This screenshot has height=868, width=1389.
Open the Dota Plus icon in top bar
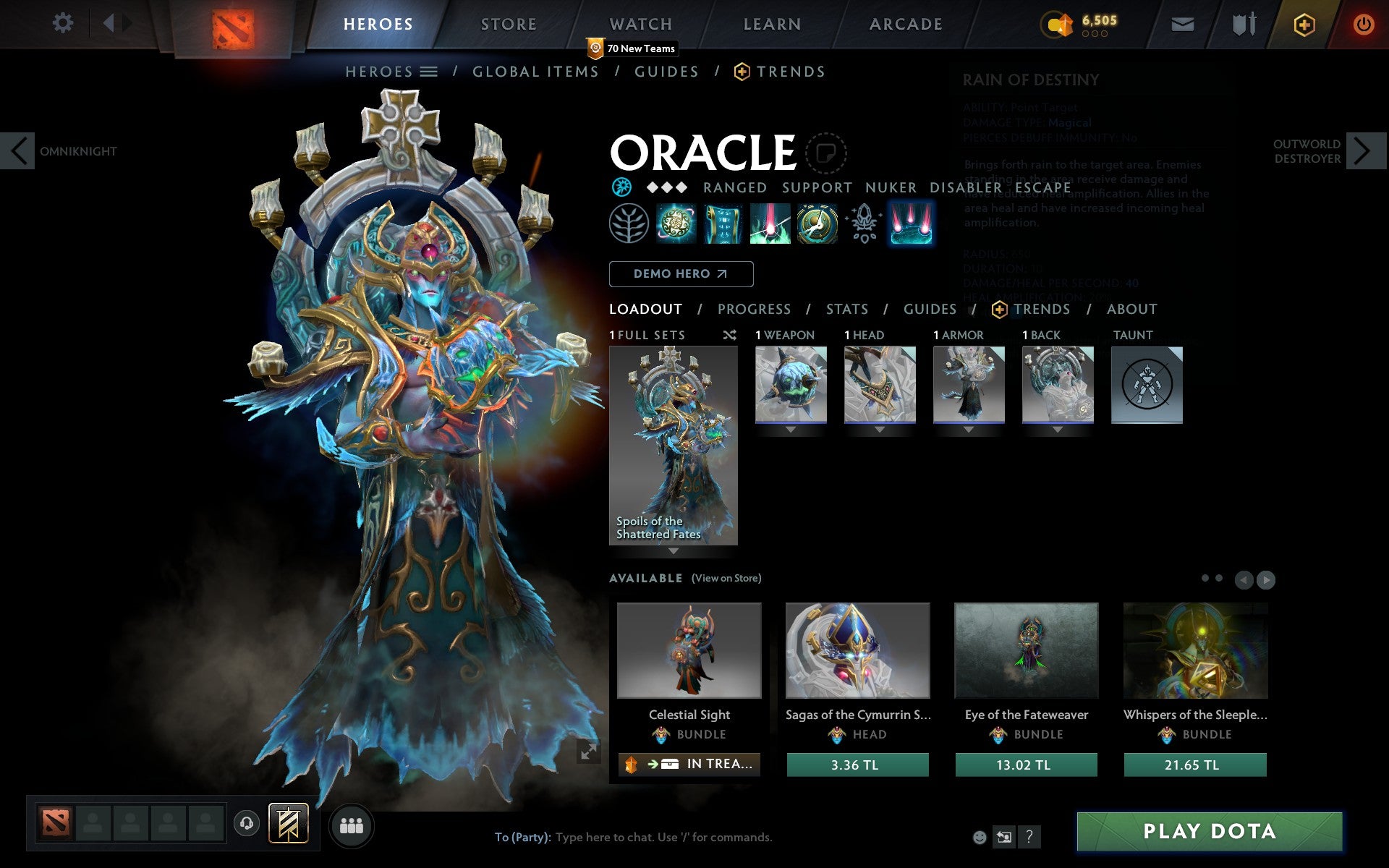(1304, 23)
